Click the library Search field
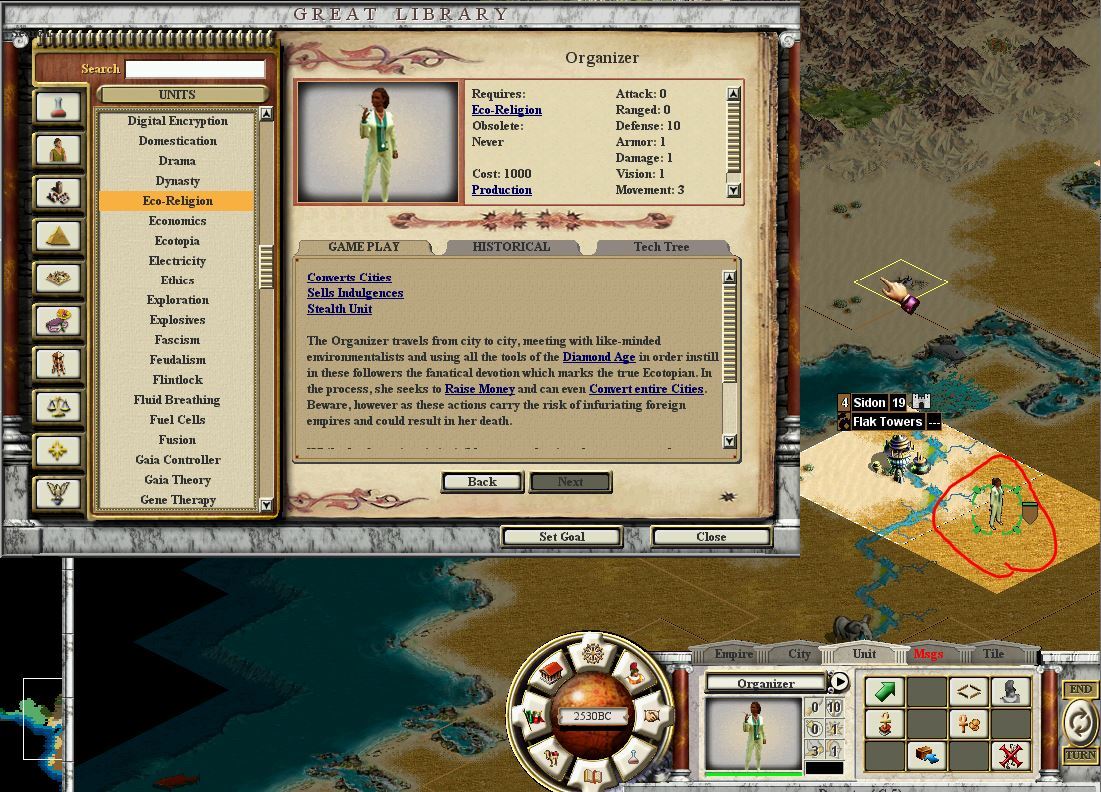The image size is (1101, 792). tap(196, 69)
